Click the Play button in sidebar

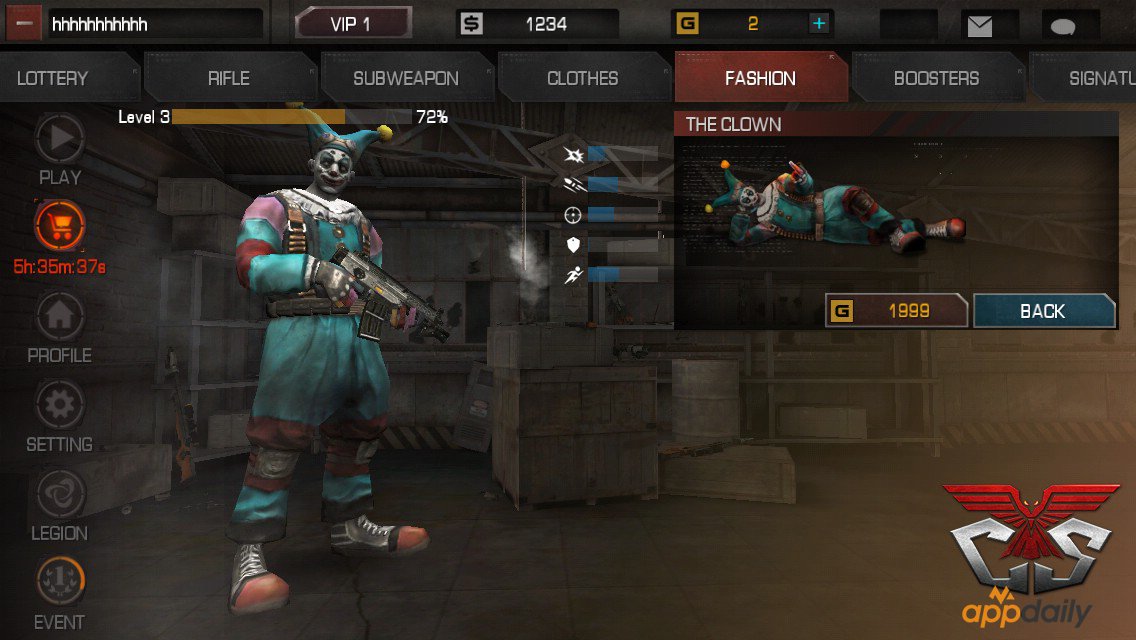point(60,141)
